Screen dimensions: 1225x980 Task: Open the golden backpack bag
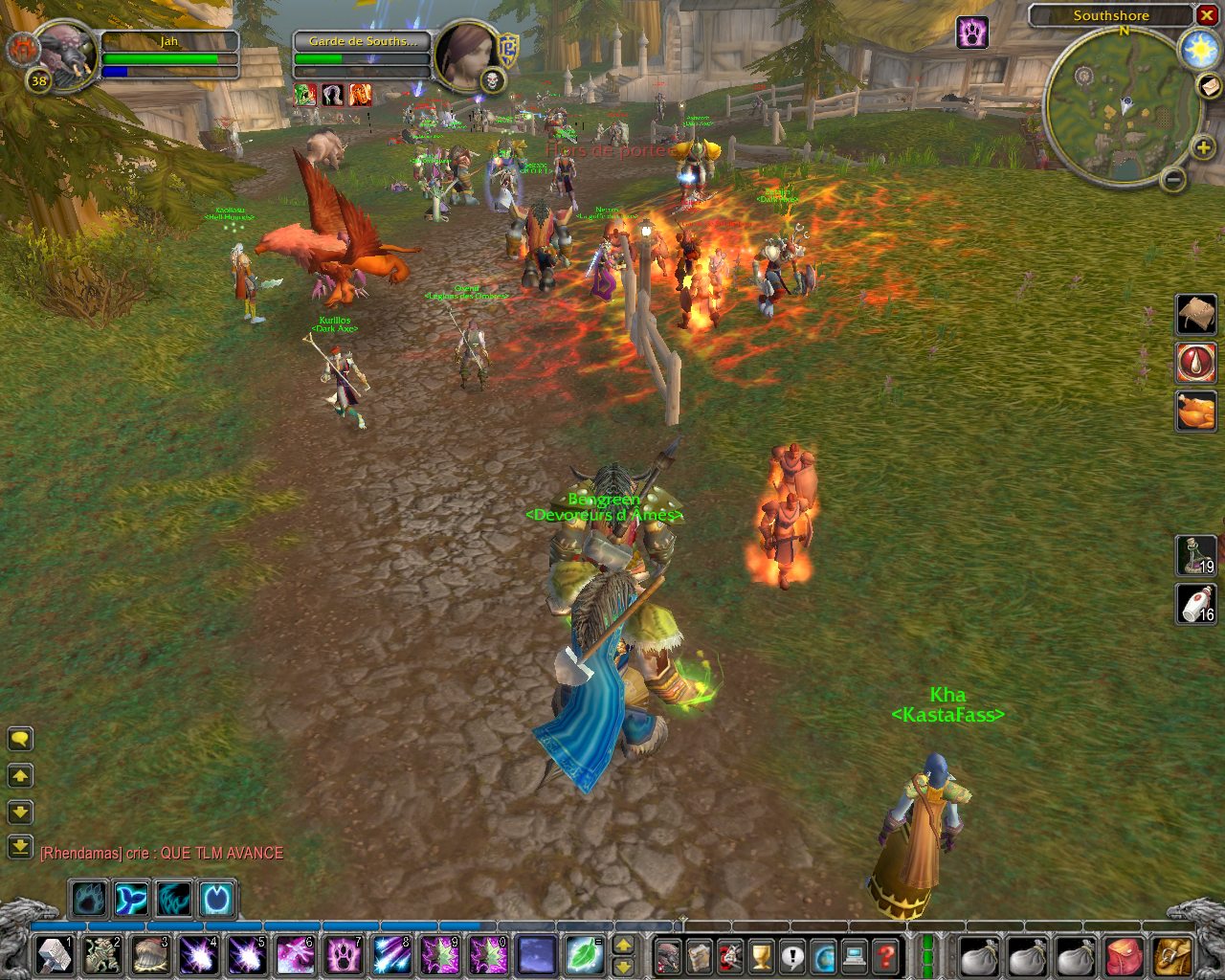(1172, 956)
